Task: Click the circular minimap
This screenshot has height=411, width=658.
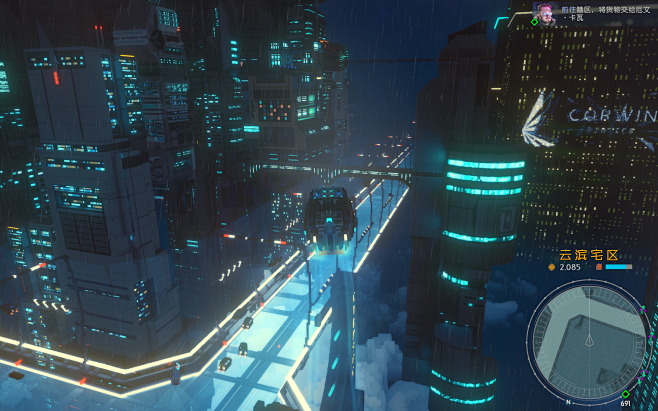Action: tap(590, 340)
